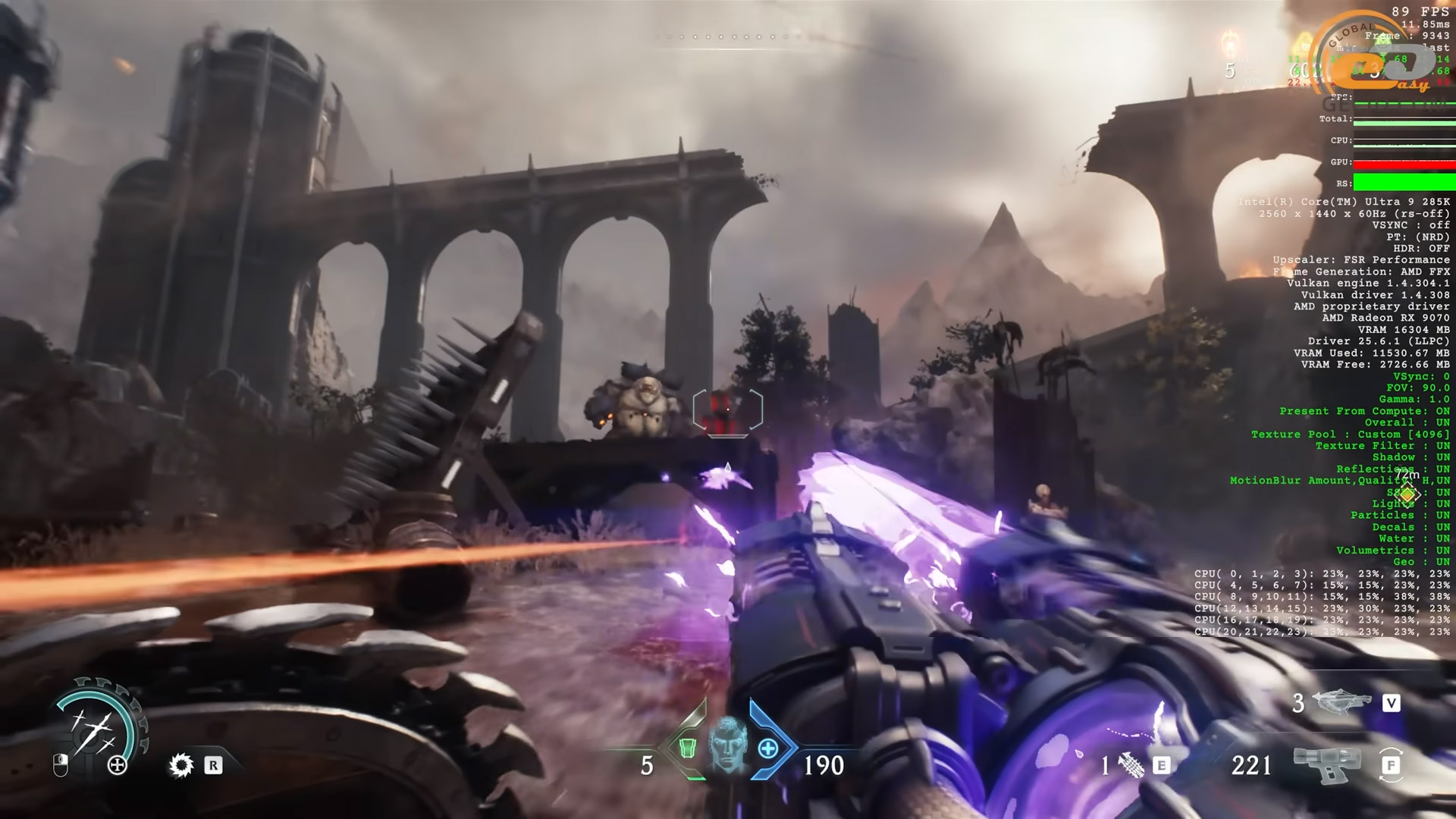Click the blue health cross icon
This screenshot has width=1456, height=819.
click(x=767, y=748)
